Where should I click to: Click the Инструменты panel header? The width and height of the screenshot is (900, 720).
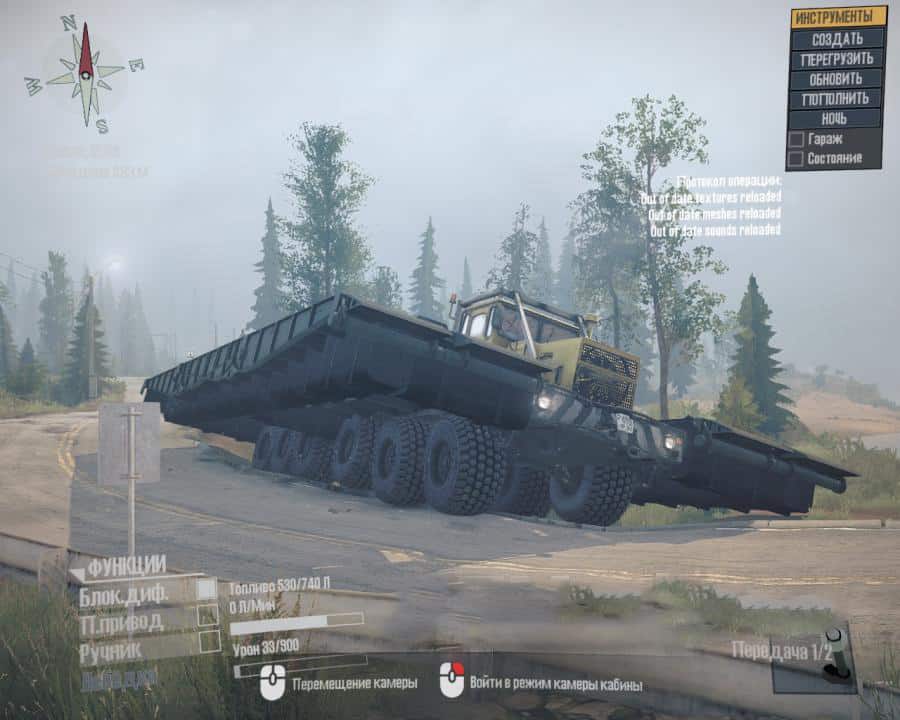837,17
